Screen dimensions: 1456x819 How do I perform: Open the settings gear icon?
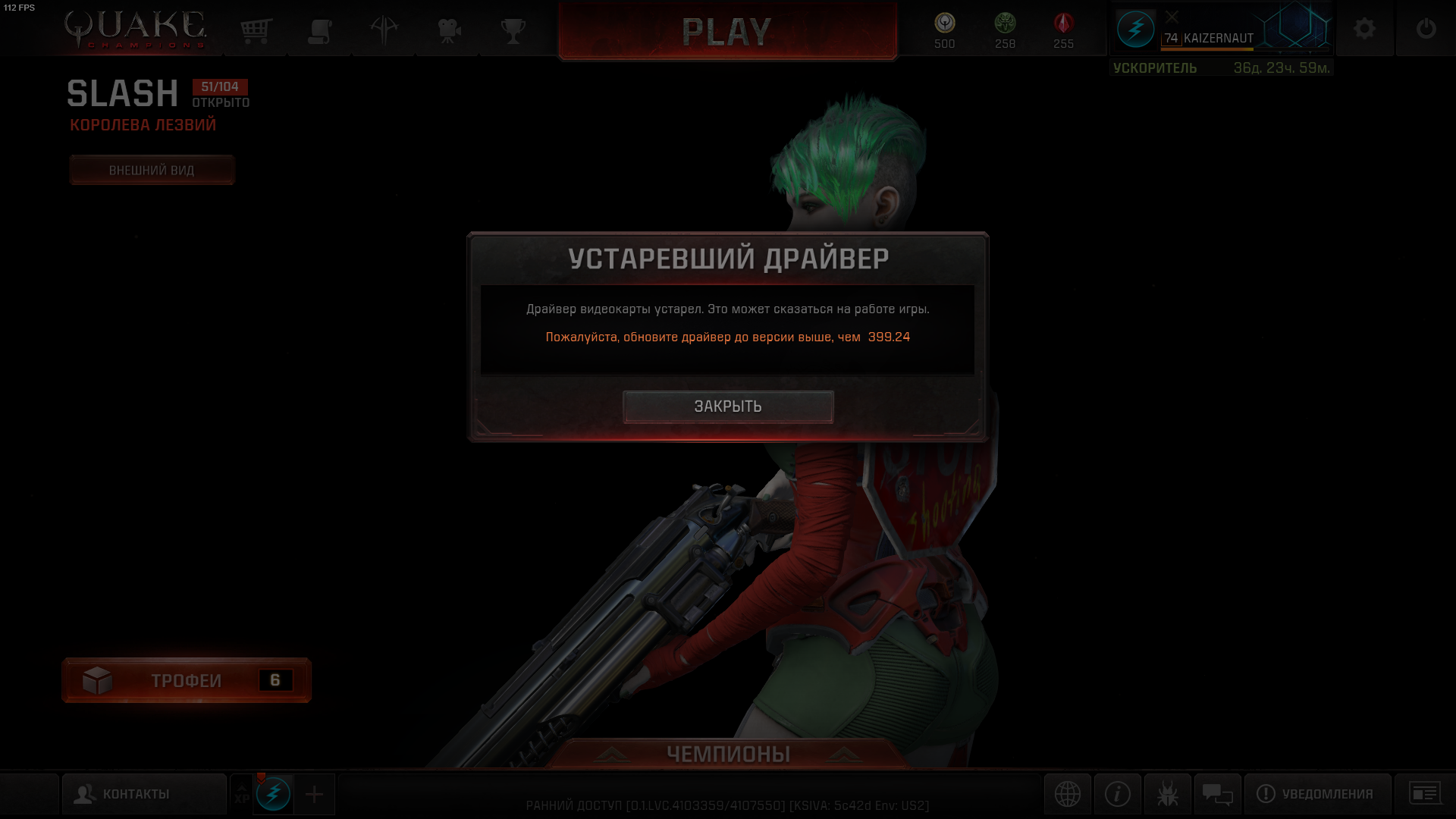pyautogui.click(x=1364, y=29)
